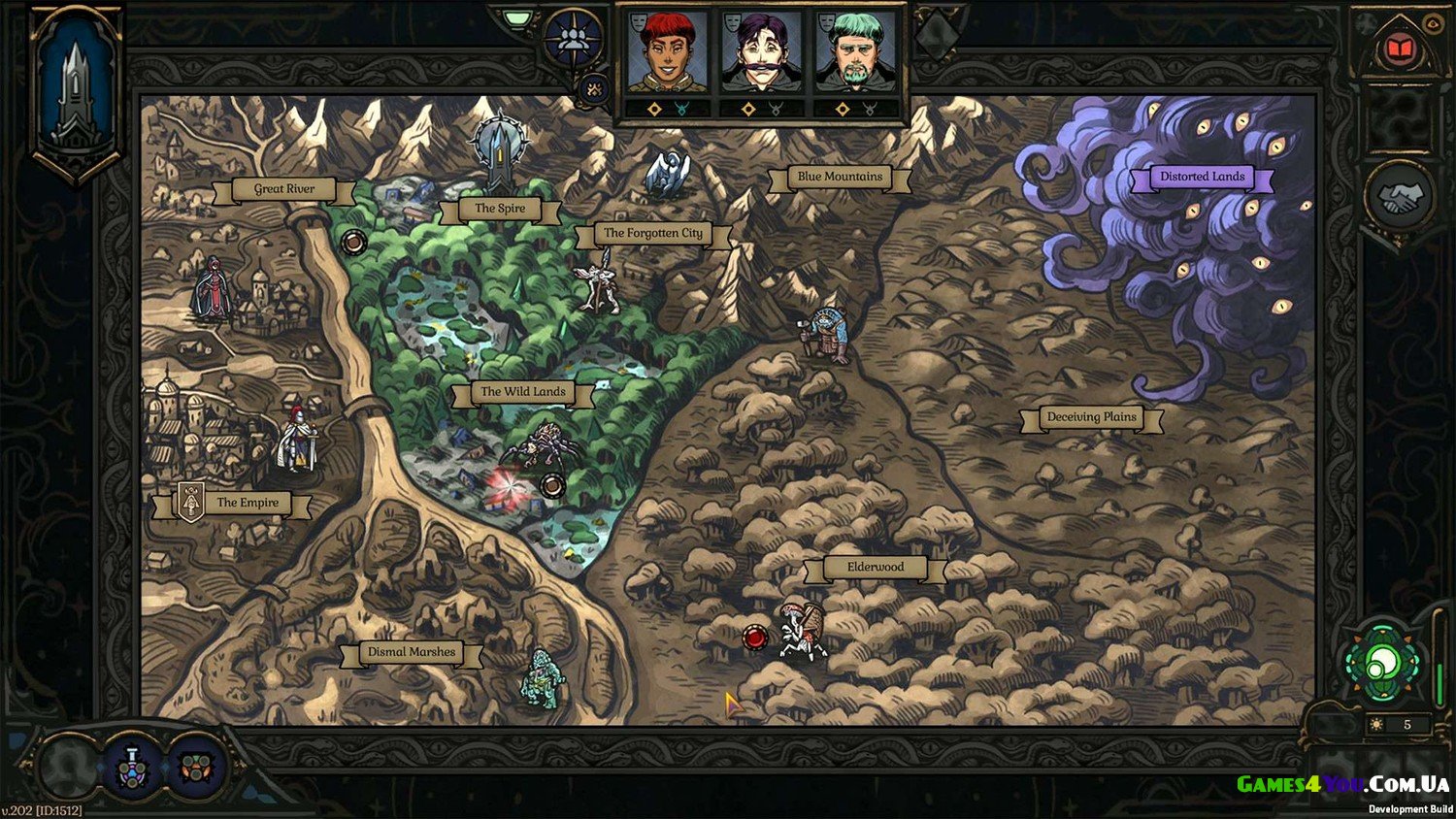The height and width of the screenshot is (819, 1456).
Task: Select the Elderwood region label
Action: pos(875,568)
